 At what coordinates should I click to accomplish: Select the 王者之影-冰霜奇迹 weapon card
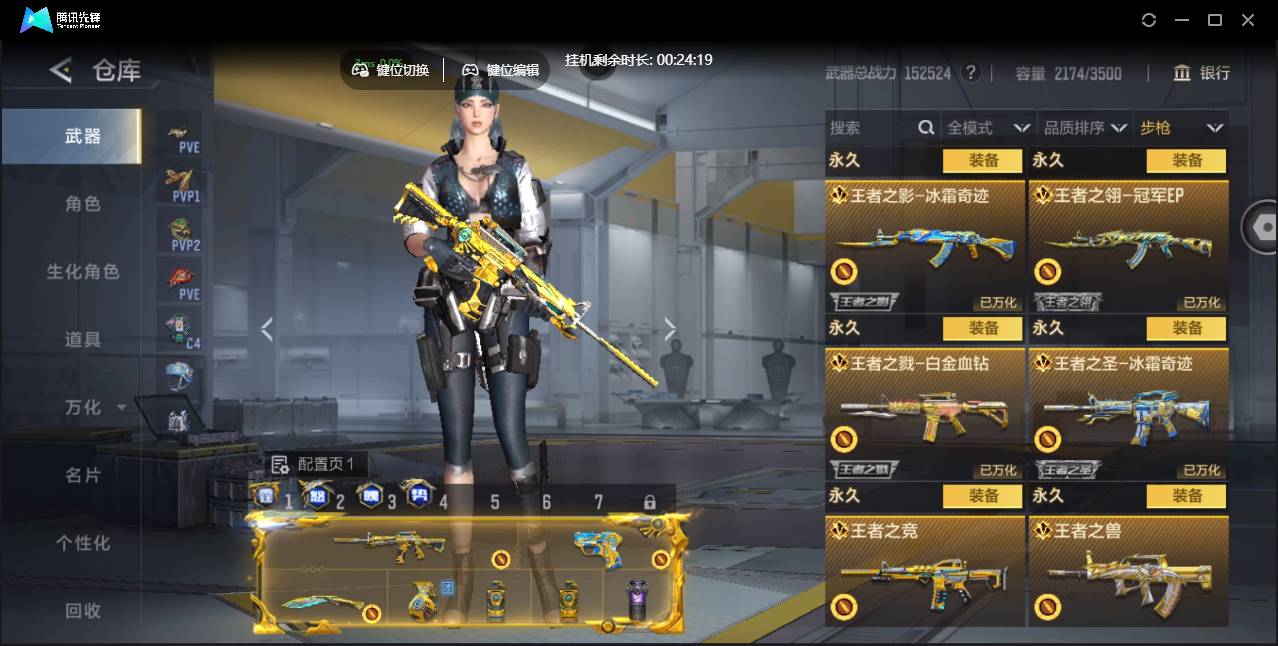[925, 246]
